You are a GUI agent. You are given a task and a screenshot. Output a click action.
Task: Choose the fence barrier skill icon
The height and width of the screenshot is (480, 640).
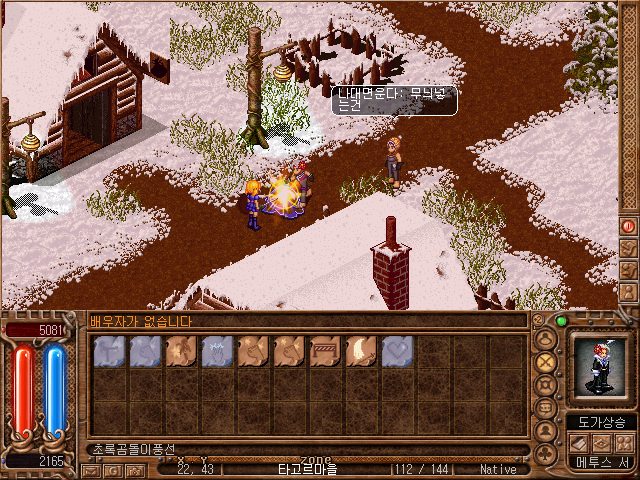pyautogui.click(x=325, y=352)
